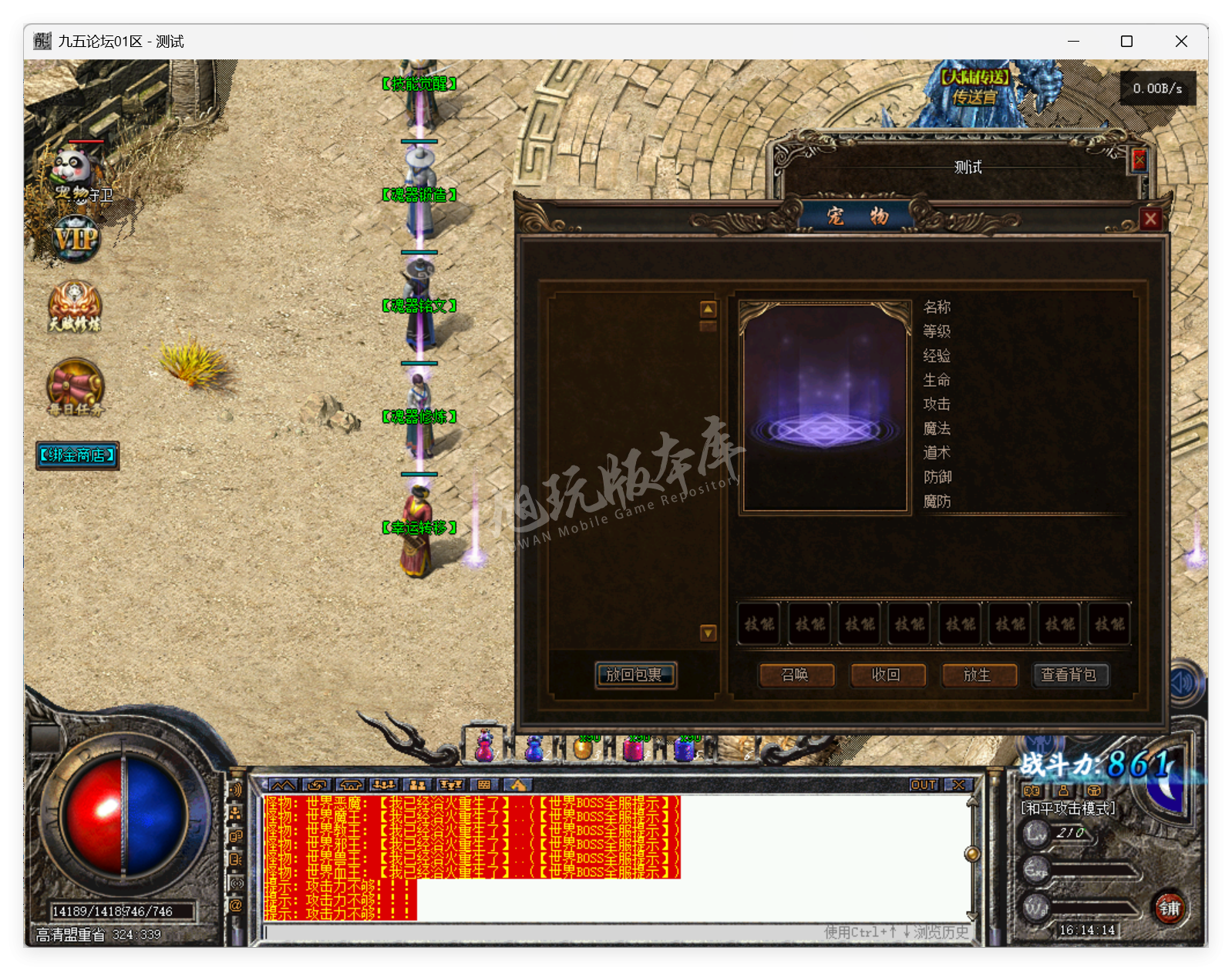Toggle the 和平攻击模式 attack mode
Viewport: 1232px width, 971px height.
[1067, 809]
